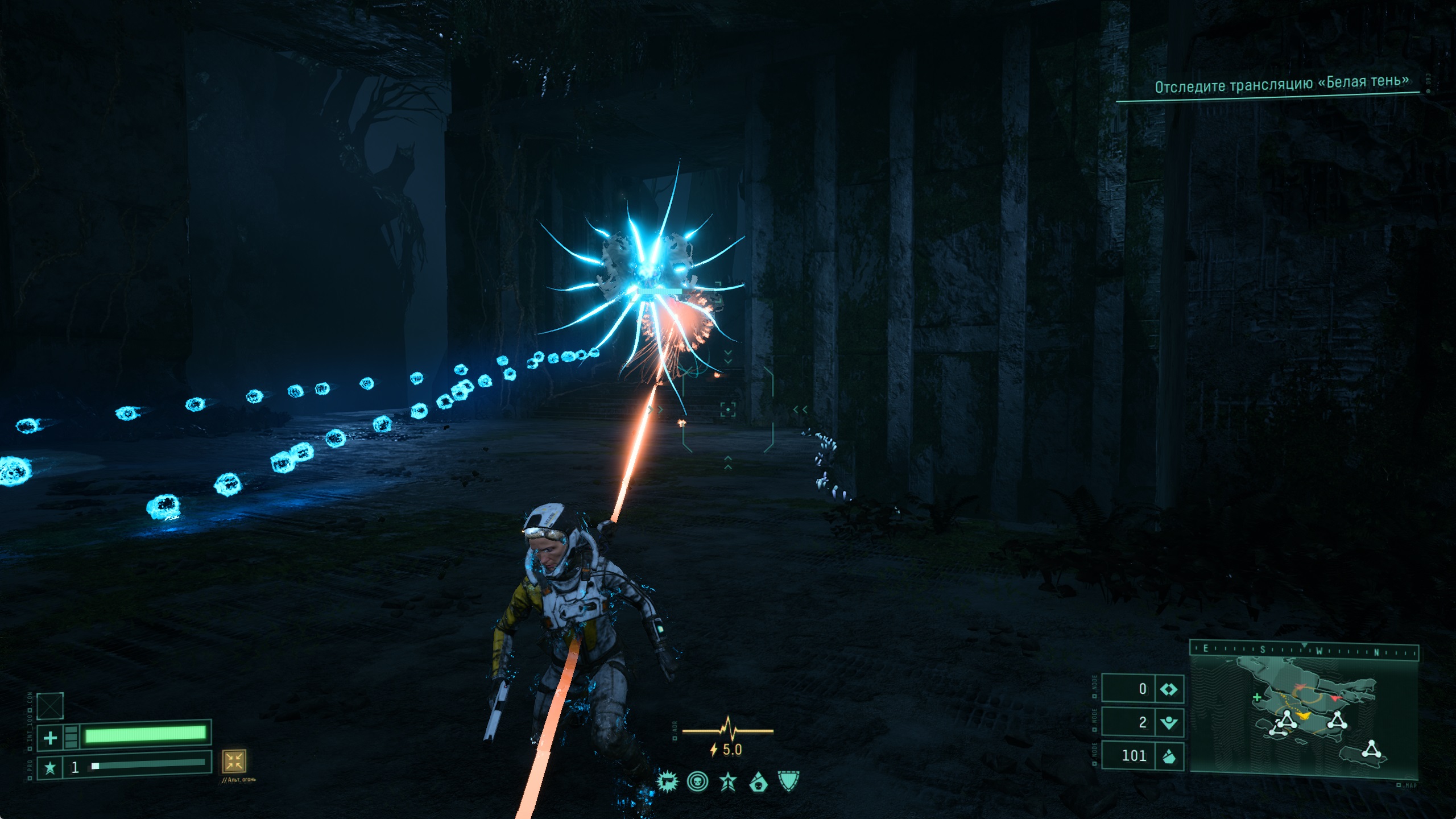Click the compass strip above the minimap
1456x819 pixels.
(1304, 650)
